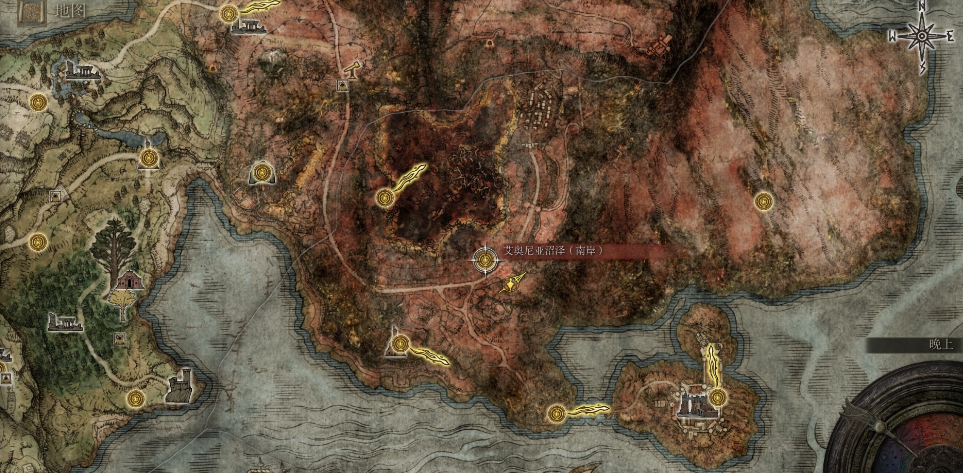Viewport: 963px width, 473px height.
Task: Pick the grace on the shore facing the castle island
Action: tap(556, 411)
